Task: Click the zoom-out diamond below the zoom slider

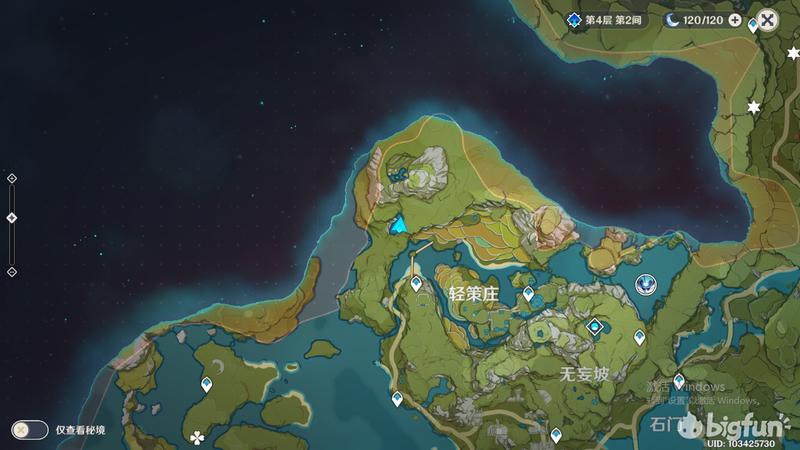Action: click(x=12, y=272)
